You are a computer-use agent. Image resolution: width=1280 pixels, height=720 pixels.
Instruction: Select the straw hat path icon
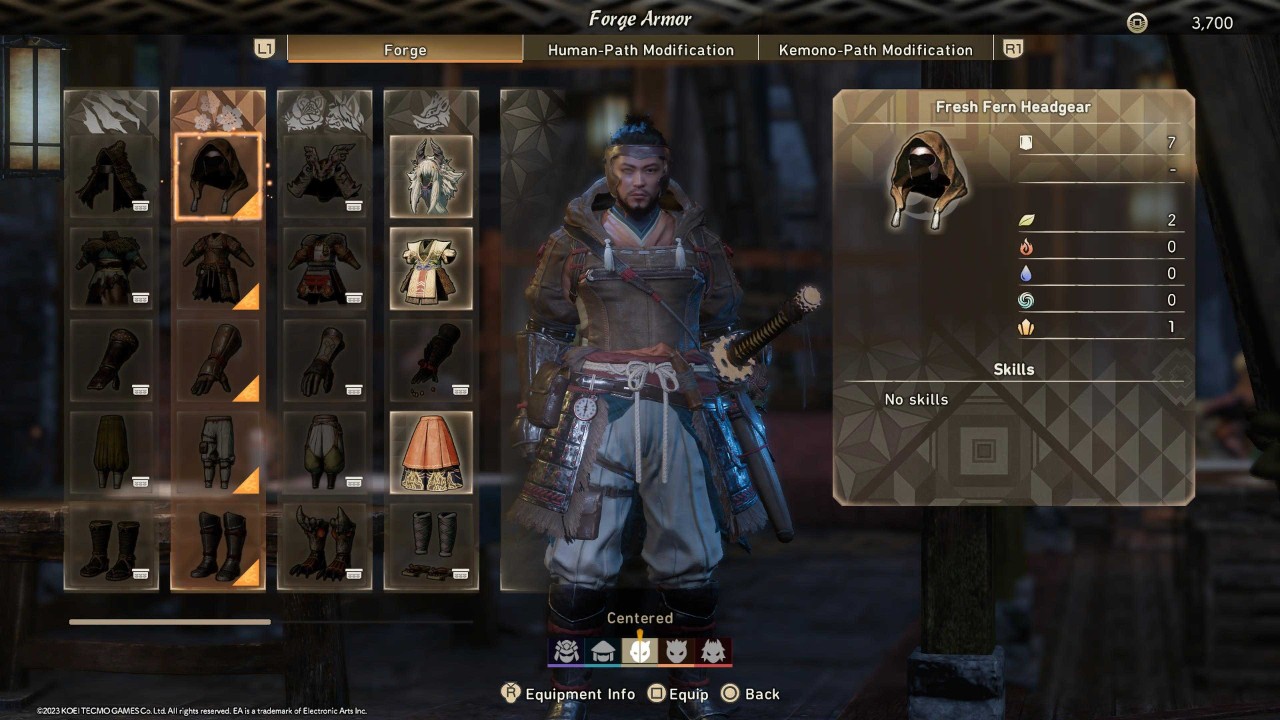pos(603,650)
